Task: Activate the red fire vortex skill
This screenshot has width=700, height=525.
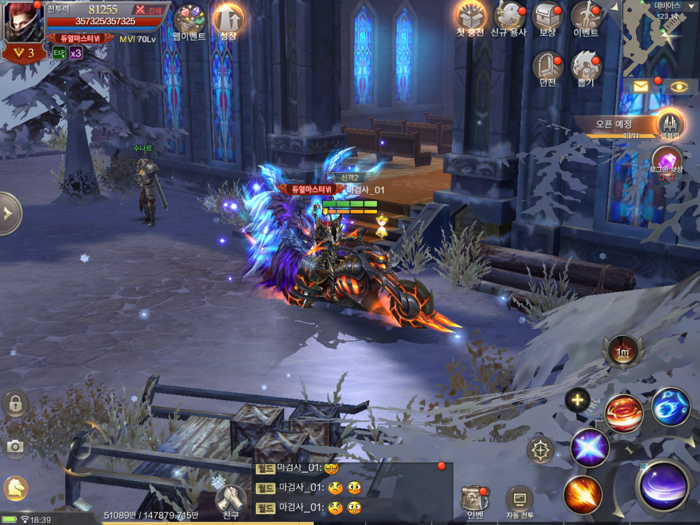Action: [624, 412]
